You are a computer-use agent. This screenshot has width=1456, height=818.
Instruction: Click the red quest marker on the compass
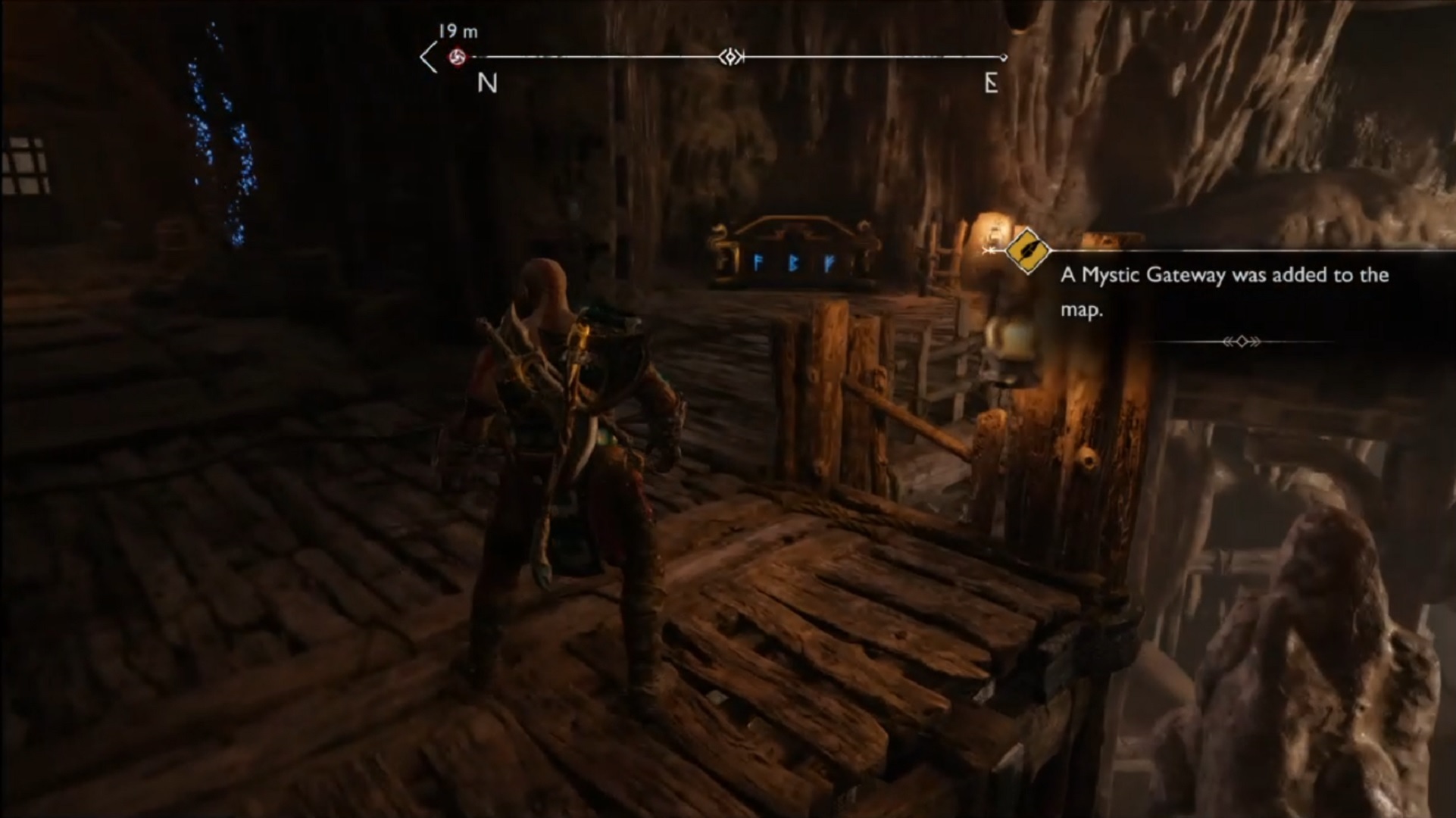click(457, 57)
